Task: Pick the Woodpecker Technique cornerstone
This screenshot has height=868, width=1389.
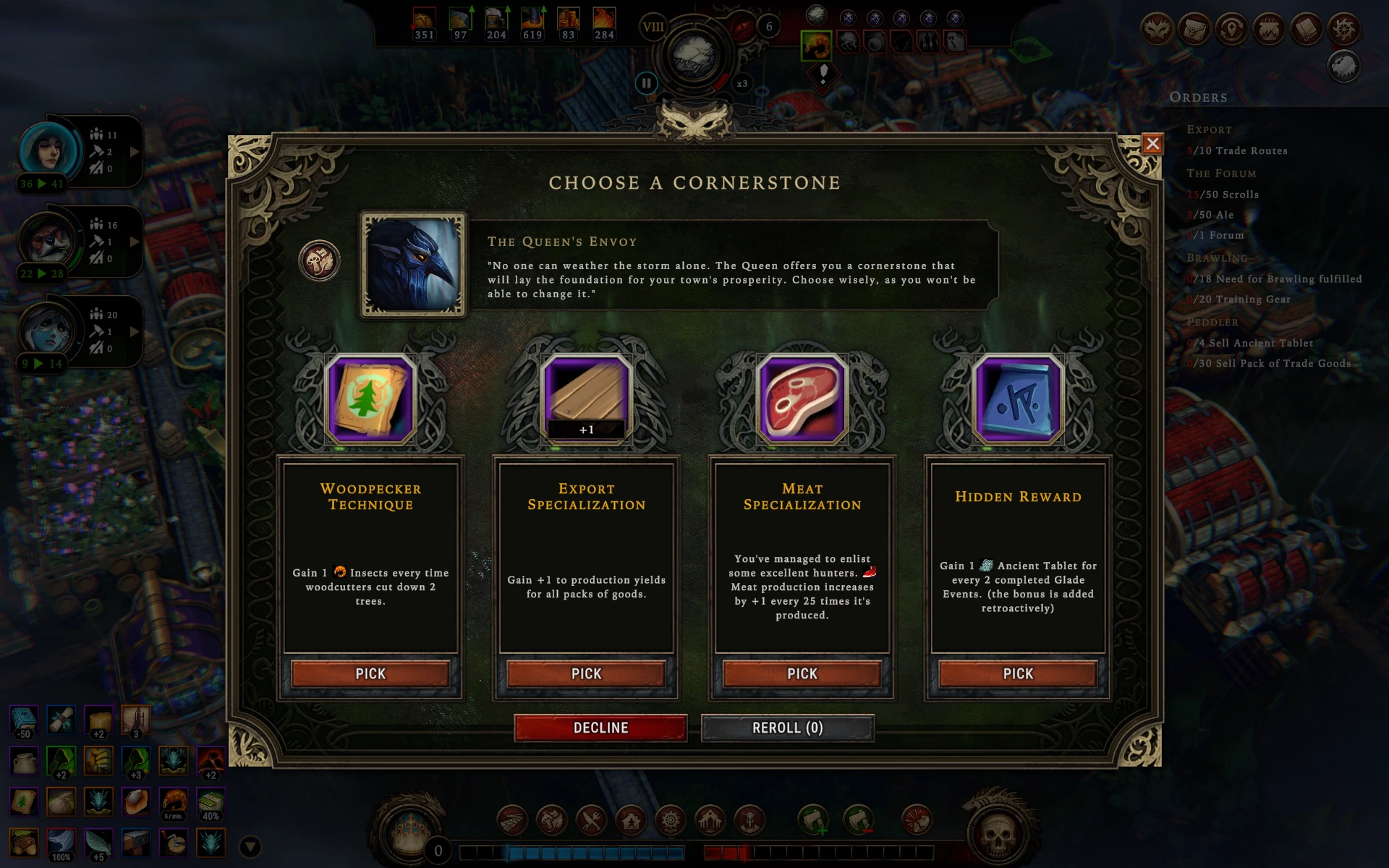Action: [370, 673]
